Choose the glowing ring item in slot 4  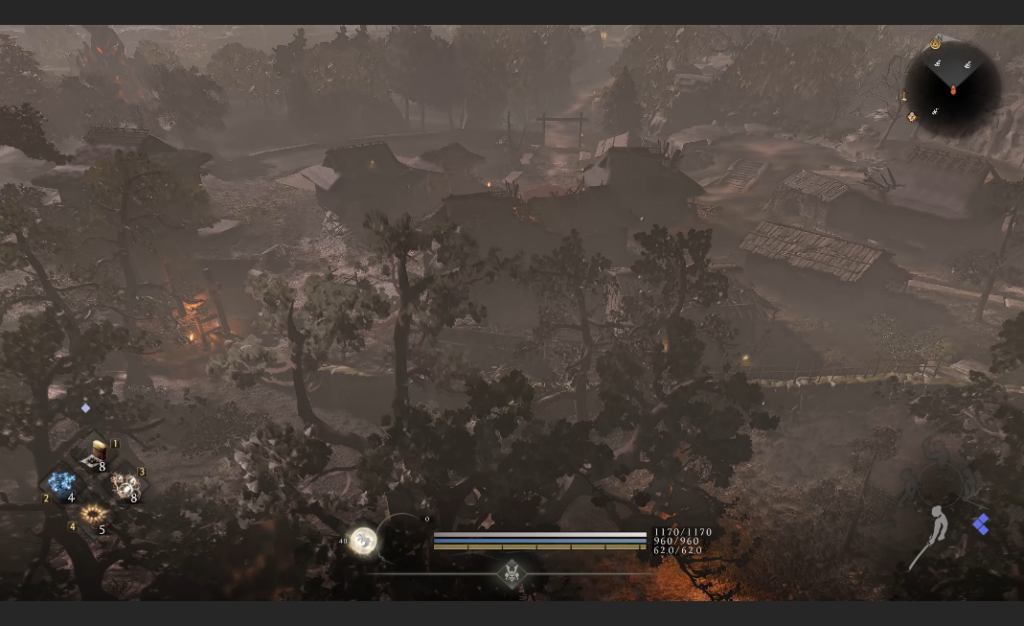93,516
